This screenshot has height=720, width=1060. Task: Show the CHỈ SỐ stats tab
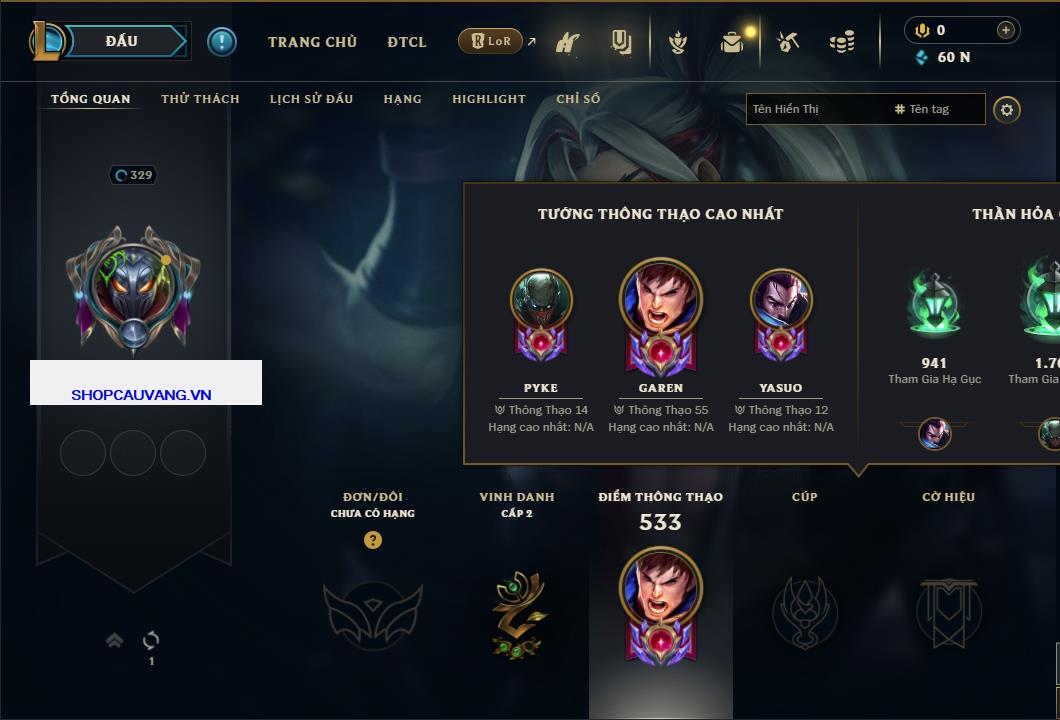[x=578, y=99]
